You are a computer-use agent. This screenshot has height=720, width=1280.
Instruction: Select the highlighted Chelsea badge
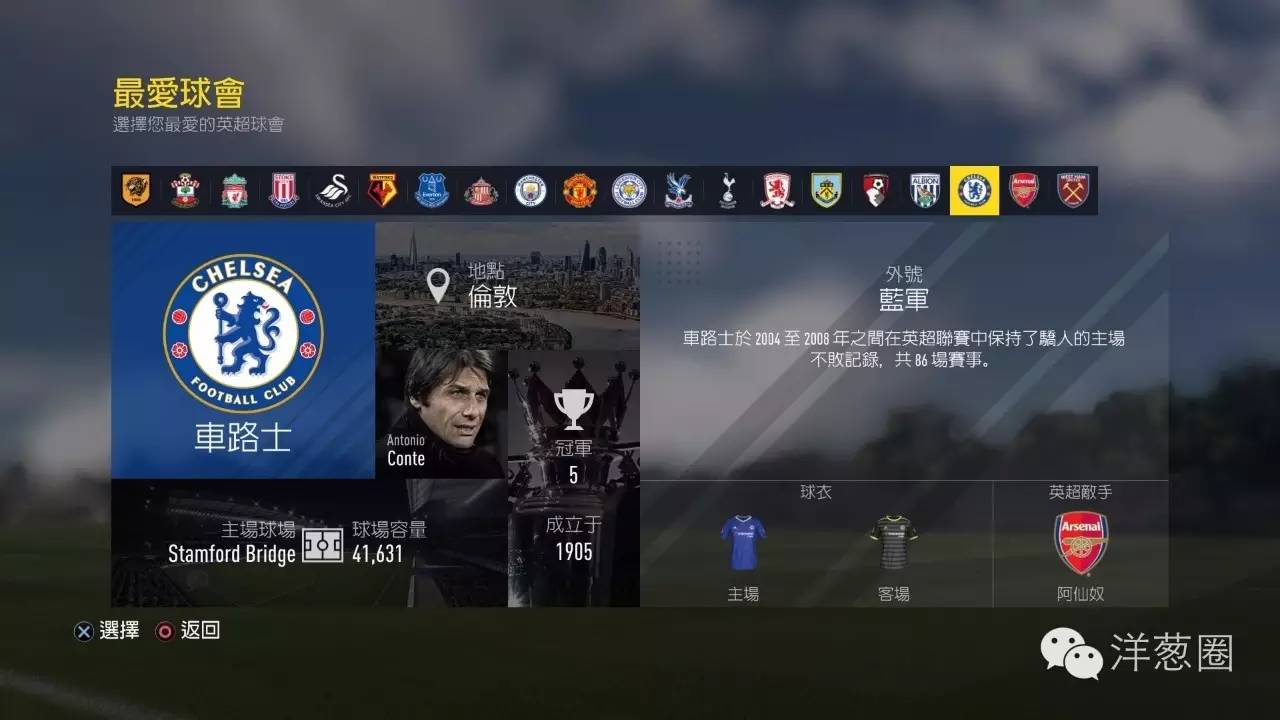click(x=975, y=190)
